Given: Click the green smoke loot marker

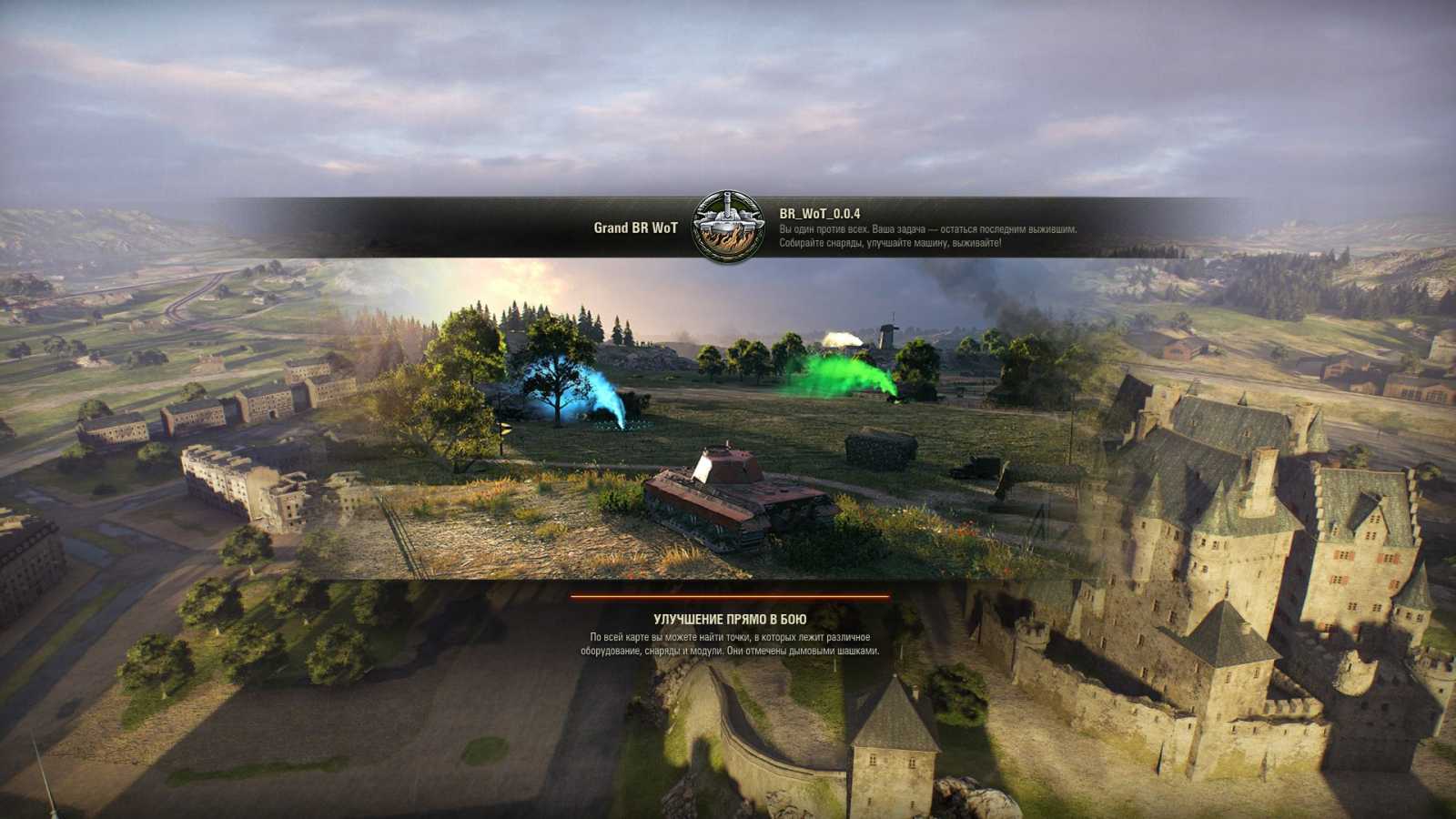Looking at the screenshot, I should (x=842, y=373).
